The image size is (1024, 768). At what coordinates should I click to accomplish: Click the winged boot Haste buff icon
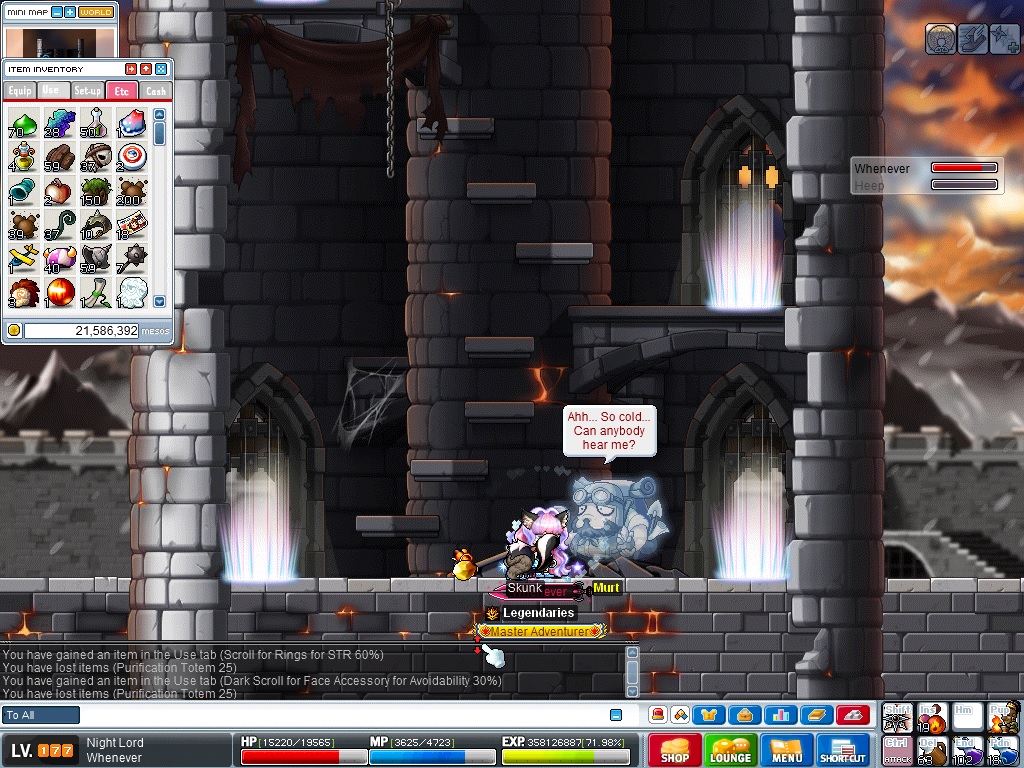973,39
